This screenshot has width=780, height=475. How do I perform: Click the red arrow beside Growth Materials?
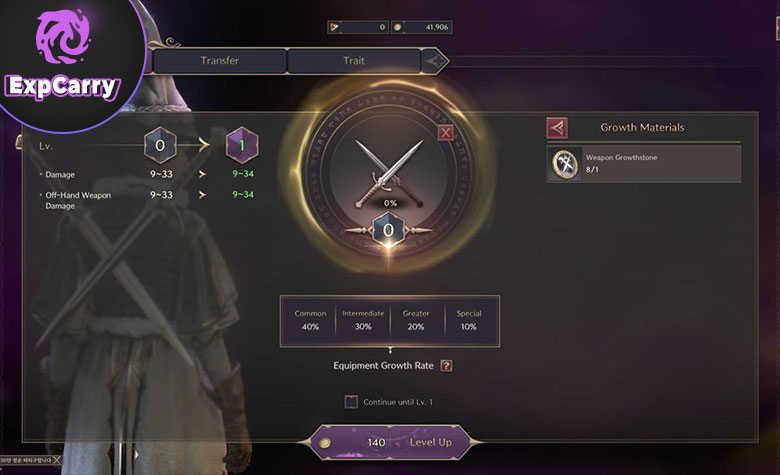pos(557,128)
